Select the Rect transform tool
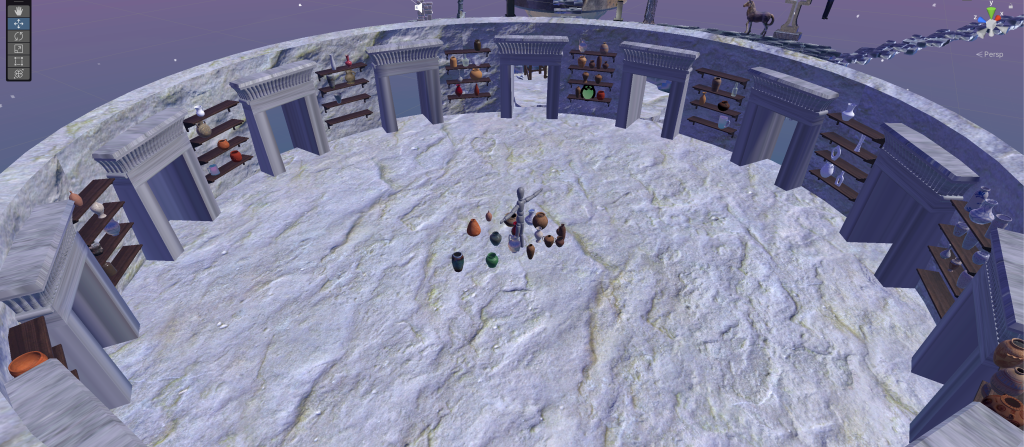Screen dimensions: 1024x447 [x=18, y=61]
